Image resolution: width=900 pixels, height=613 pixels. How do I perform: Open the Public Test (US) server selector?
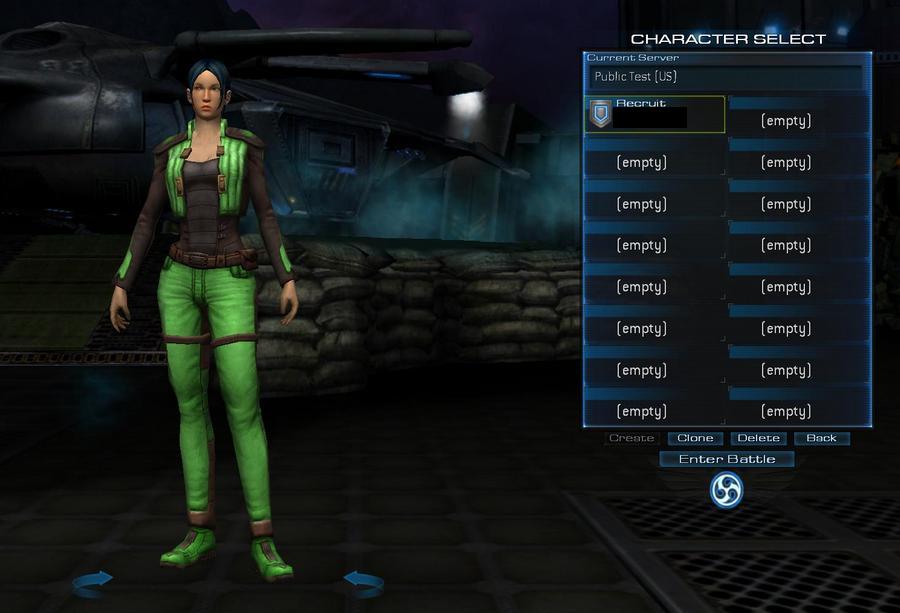(724, 77)
